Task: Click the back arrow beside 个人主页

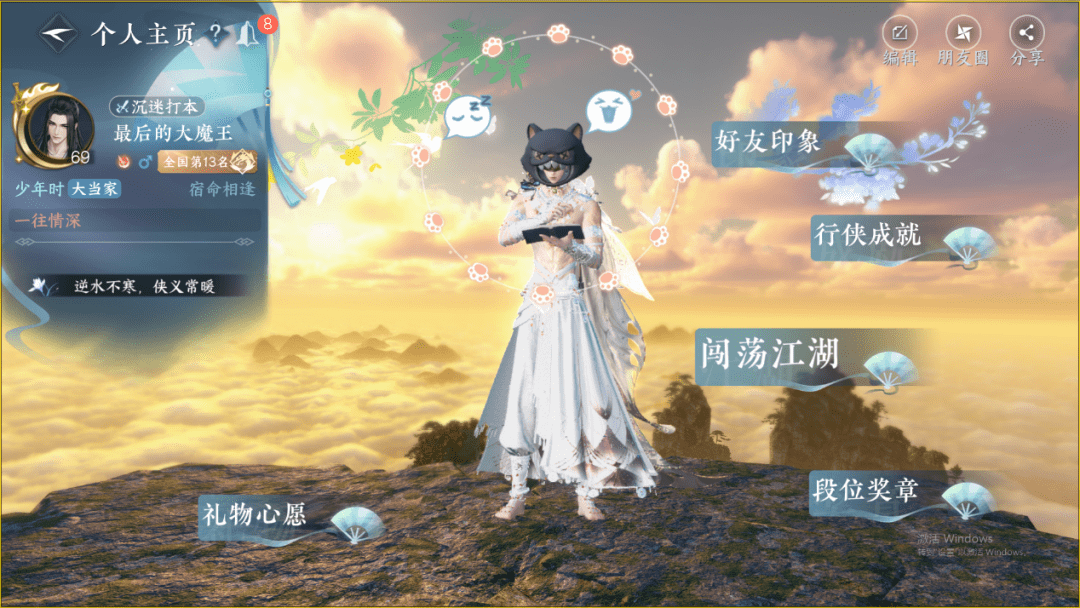Action: click(x=59, y=33)
